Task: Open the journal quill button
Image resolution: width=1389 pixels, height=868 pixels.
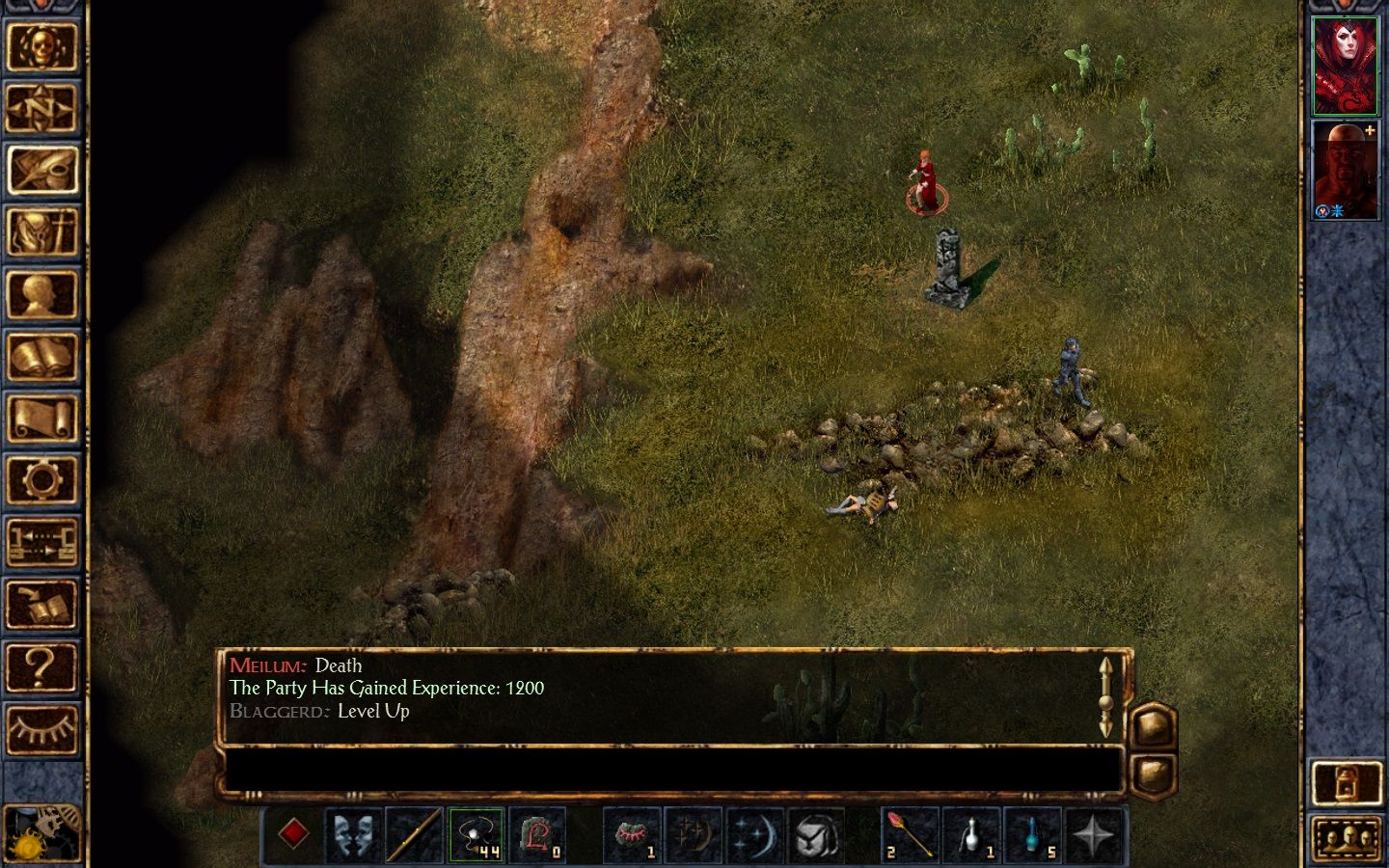Action: pos(41,171)
